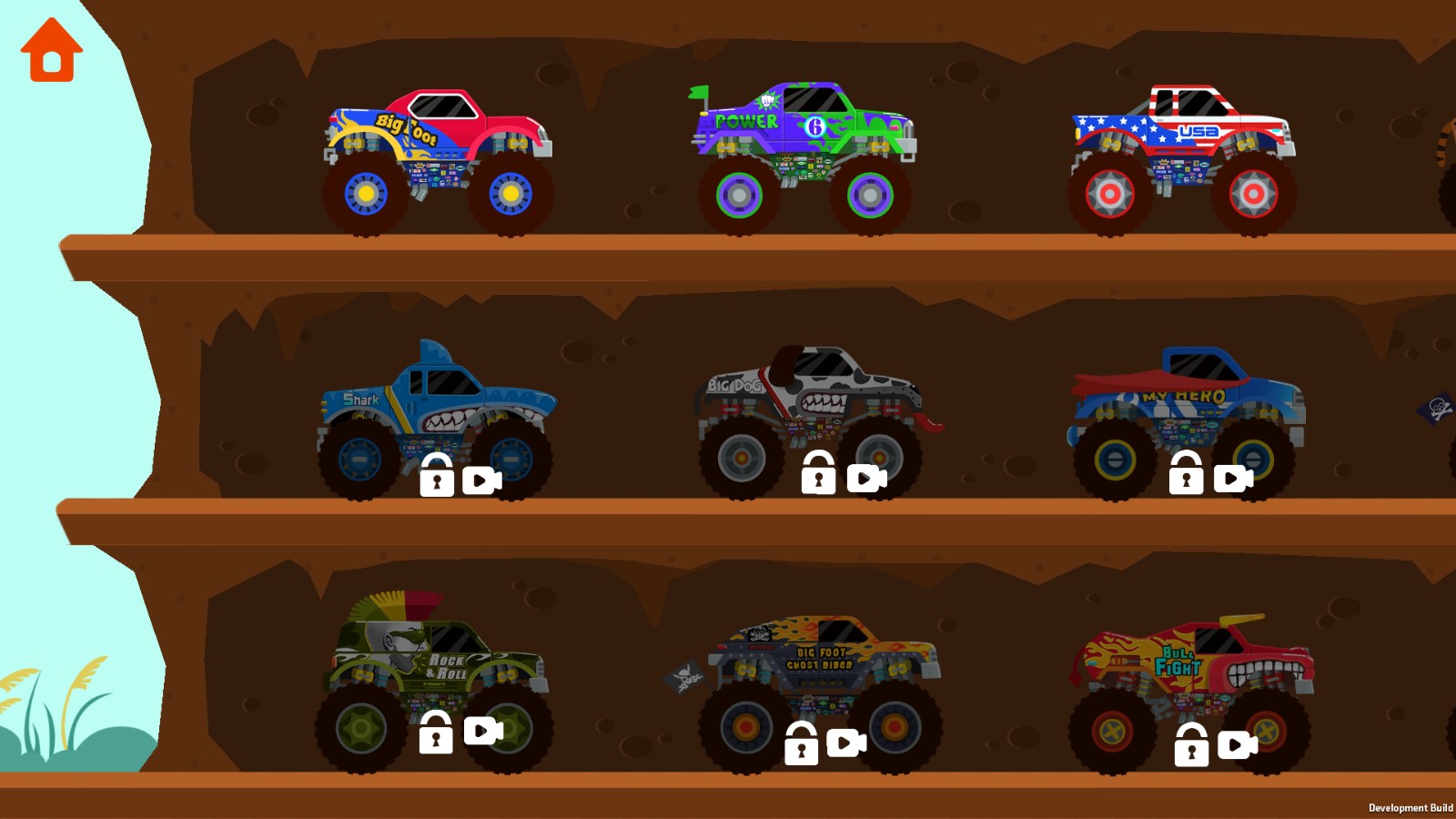This screenshot has height=819, width=1456.
Task: Click the partially visible truck at top right edge
Action: [1447, 146]
